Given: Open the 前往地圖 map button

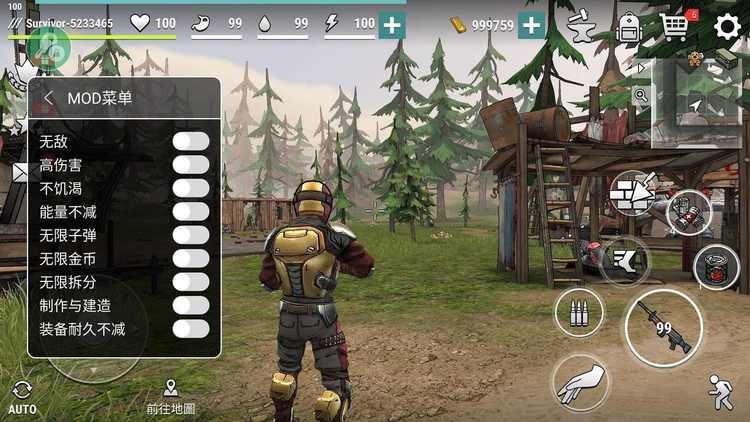Looking at the screenshot, I should coord(170,397).
